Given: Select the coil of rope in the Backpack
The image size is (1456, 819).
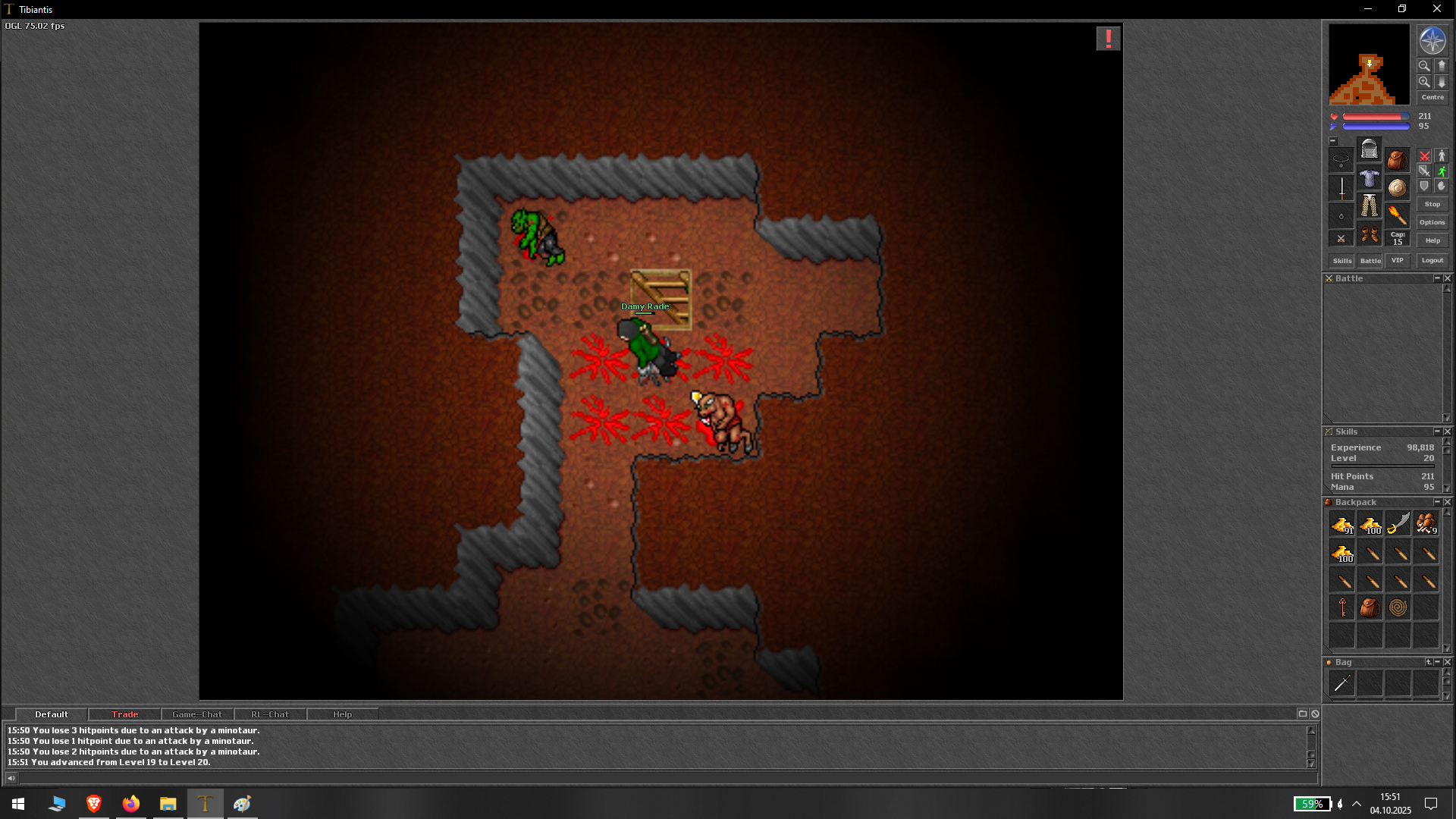Looking at the screenshot, I should point(1397,607).
